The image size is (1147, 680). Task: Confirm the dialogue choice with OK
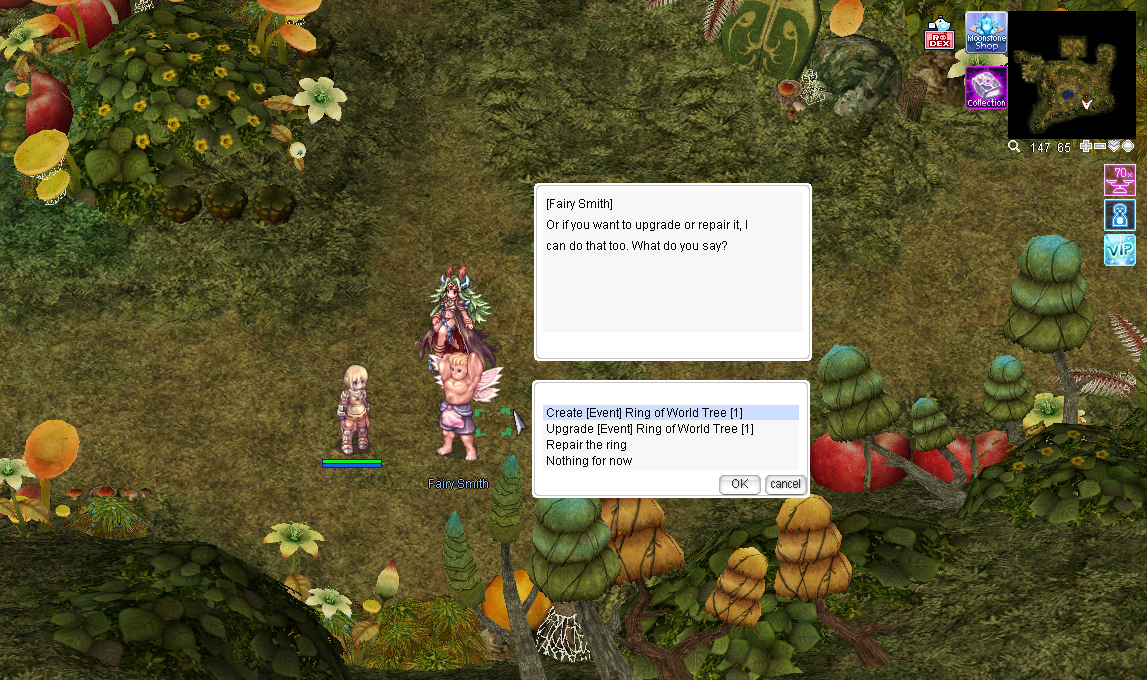point(739,484)
